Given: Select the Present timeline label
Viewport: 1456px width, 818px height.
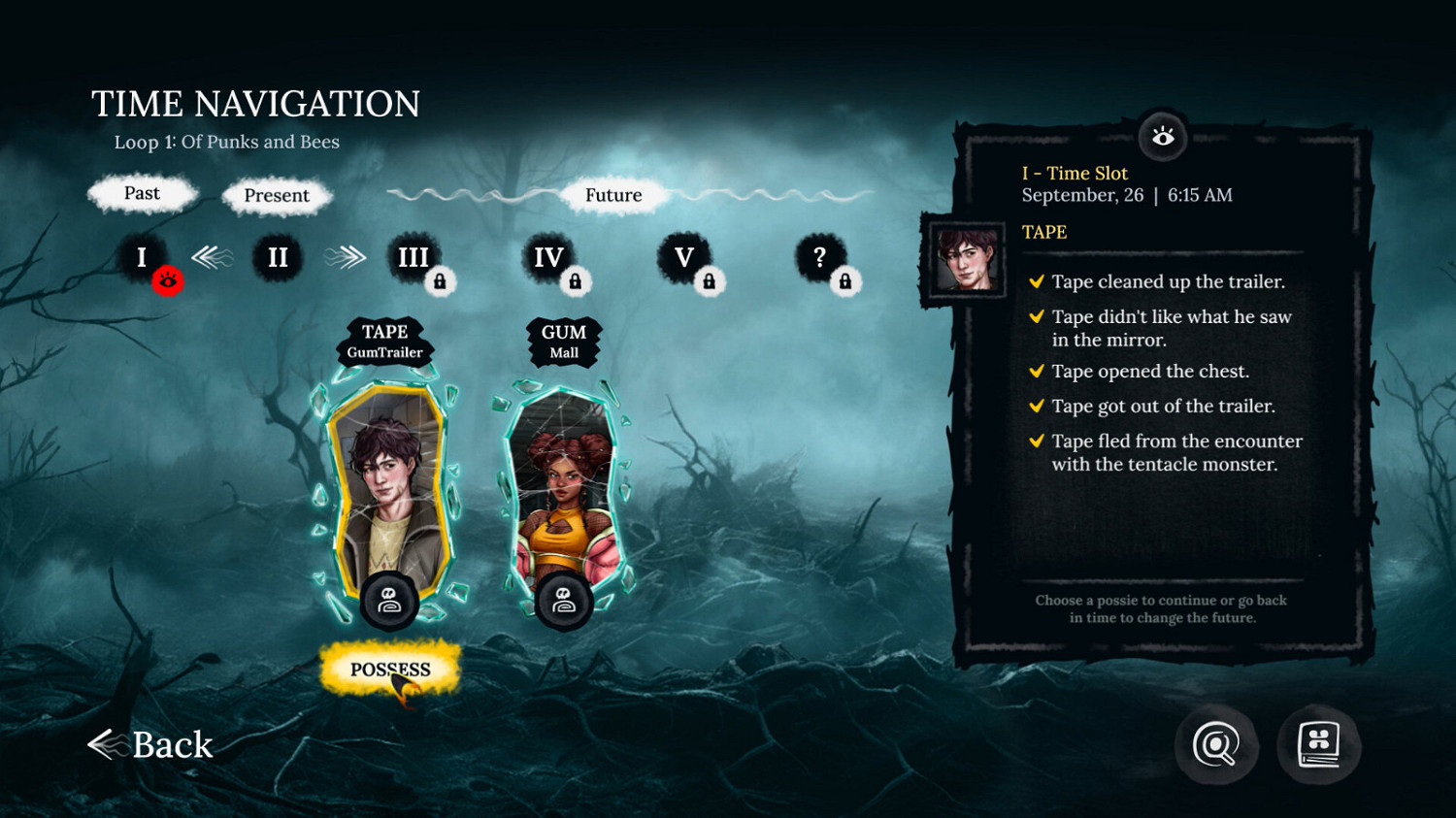Looking at the screenshot, I should pos(277,196).
